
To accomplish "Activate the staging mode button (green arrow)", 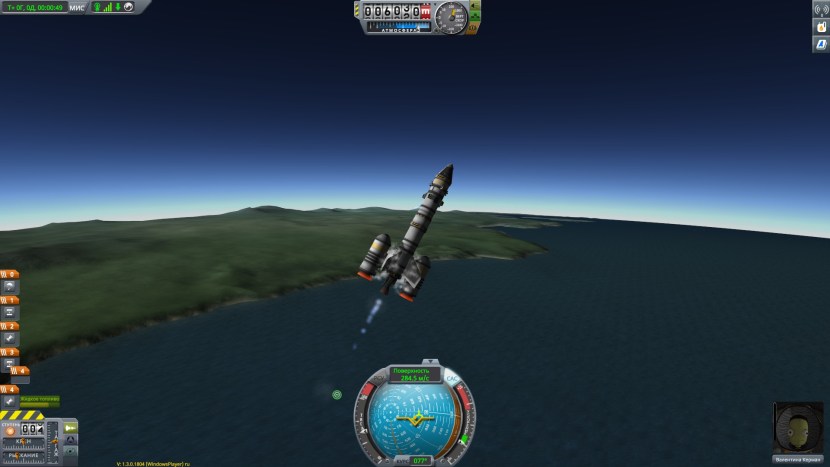I will pyautogui.click(x=71, y=428).
